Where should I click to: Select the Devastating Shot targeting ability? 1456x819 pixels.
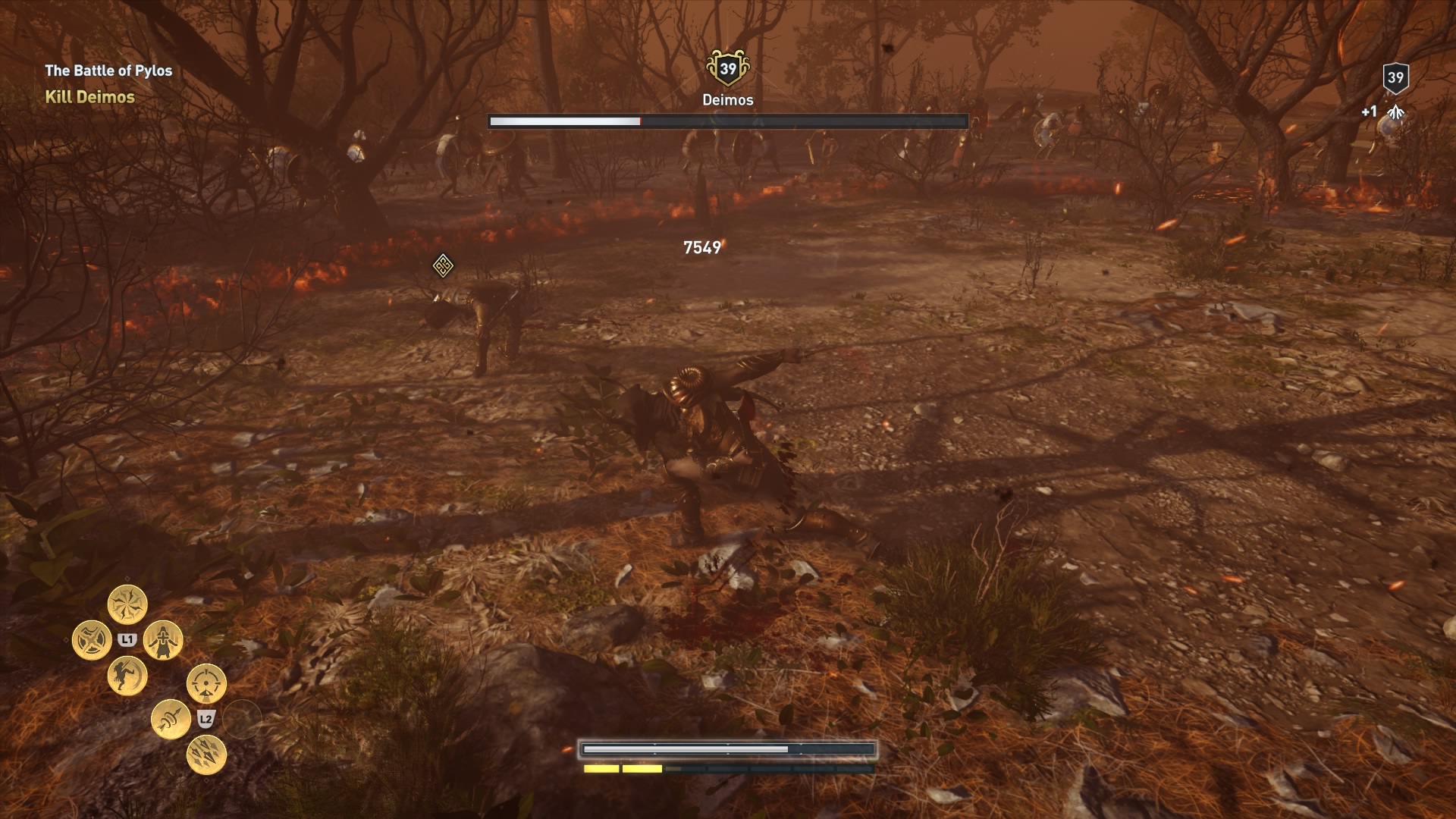(x=206, y=682)
